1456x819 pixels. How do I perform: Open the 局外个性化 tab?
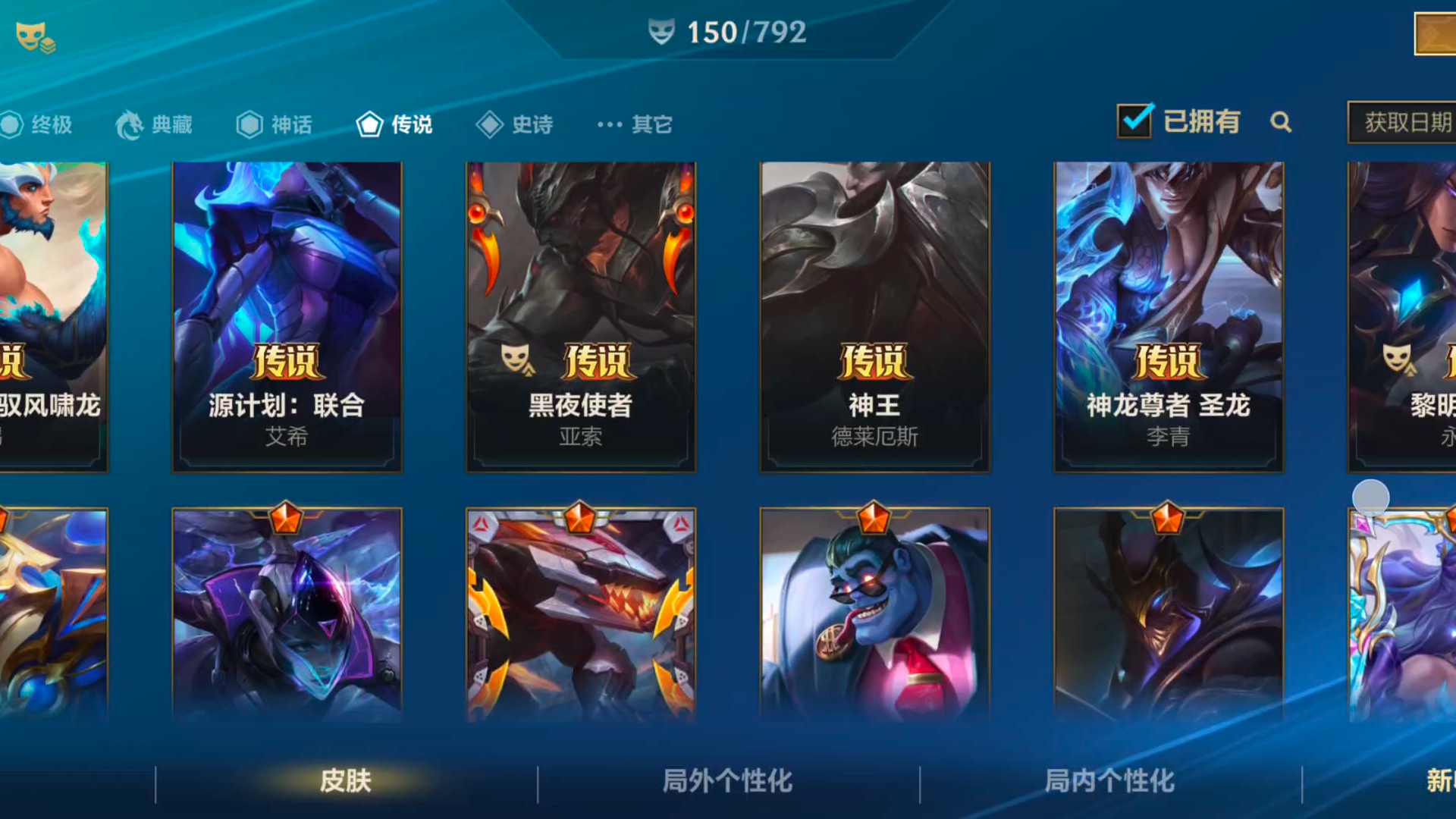point(728,781)
